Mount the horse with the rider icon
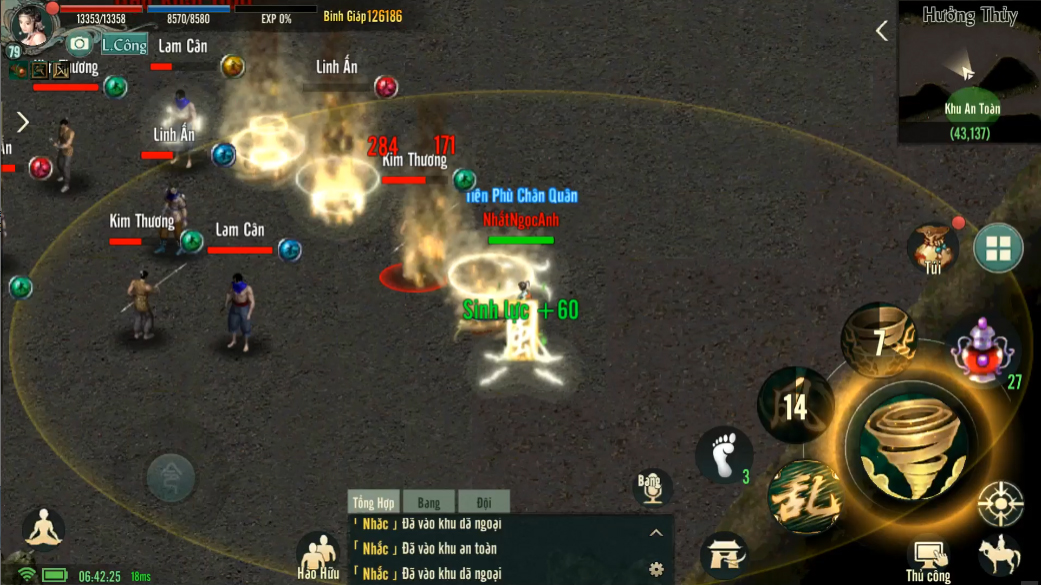 (998, 555)
